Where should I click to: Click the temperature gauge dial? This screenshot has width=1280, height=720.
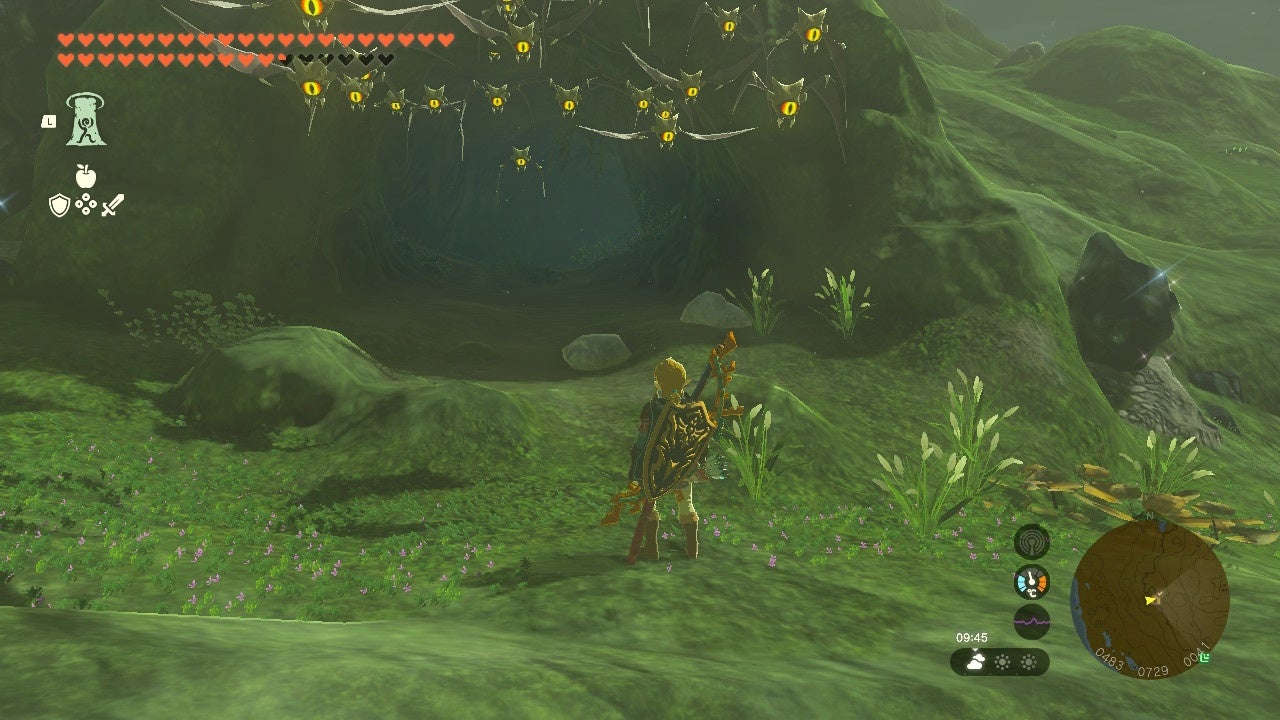click(x=1031, y=581)
